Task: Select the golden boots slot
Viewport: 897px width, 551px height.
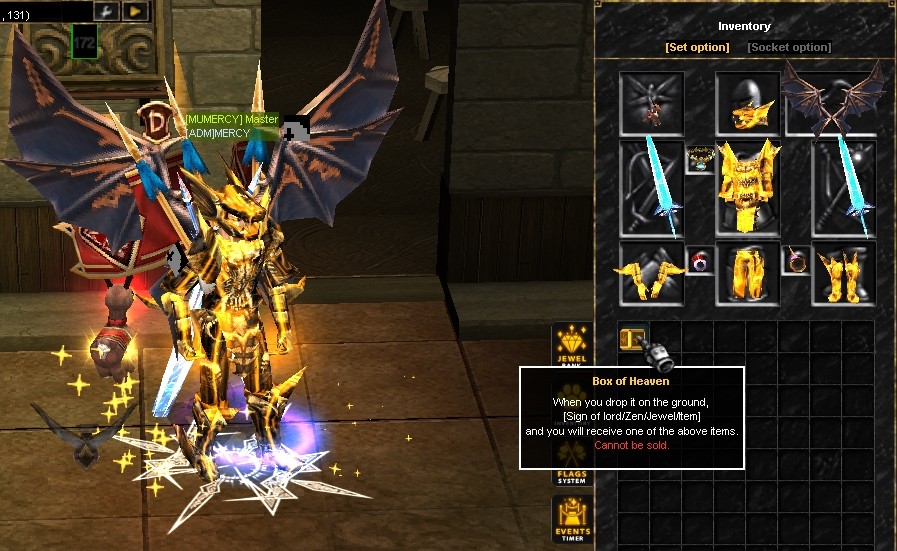Action: click(x=844, y=272)
